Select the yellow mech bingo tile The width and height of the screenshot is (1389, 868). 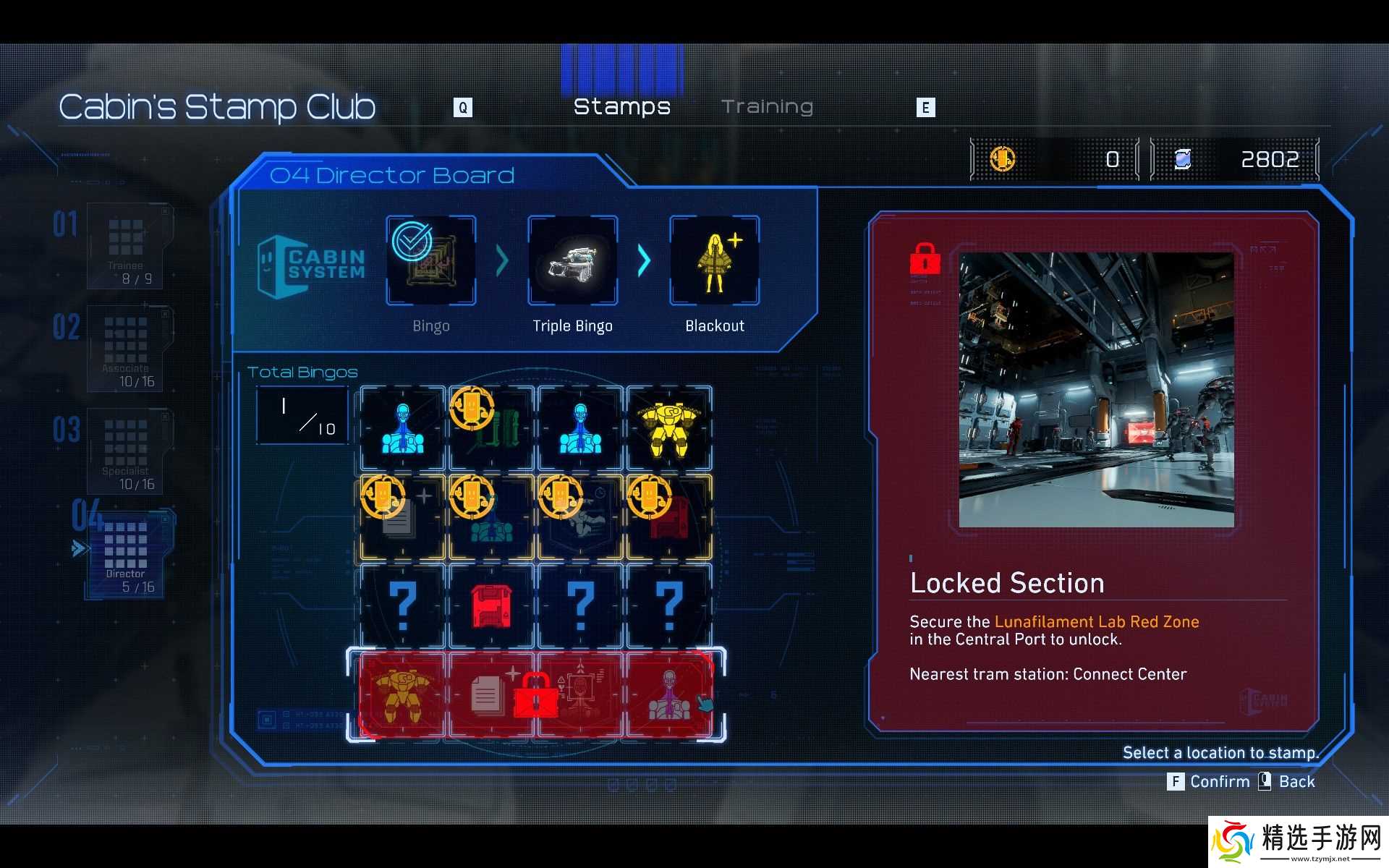point(669,428)
